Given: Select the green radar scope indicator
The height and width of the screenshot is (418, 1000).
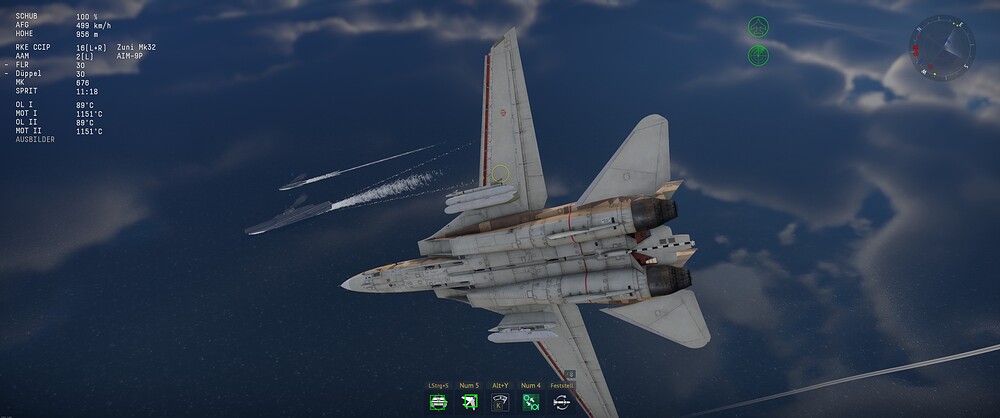Looking at the screenshot, I should point(758,55).
